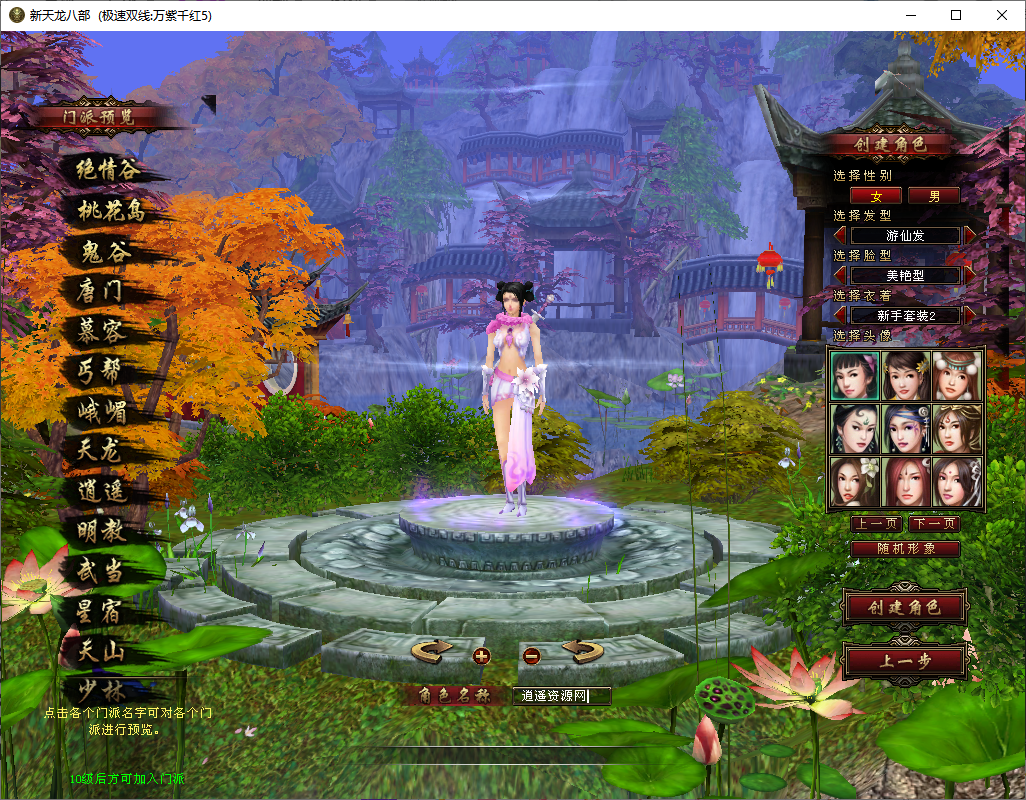This screenshot has width=1026, height=800.
Task: Open the 武当 sect preview
Action: pyautogui.click(x=100, y=571)
